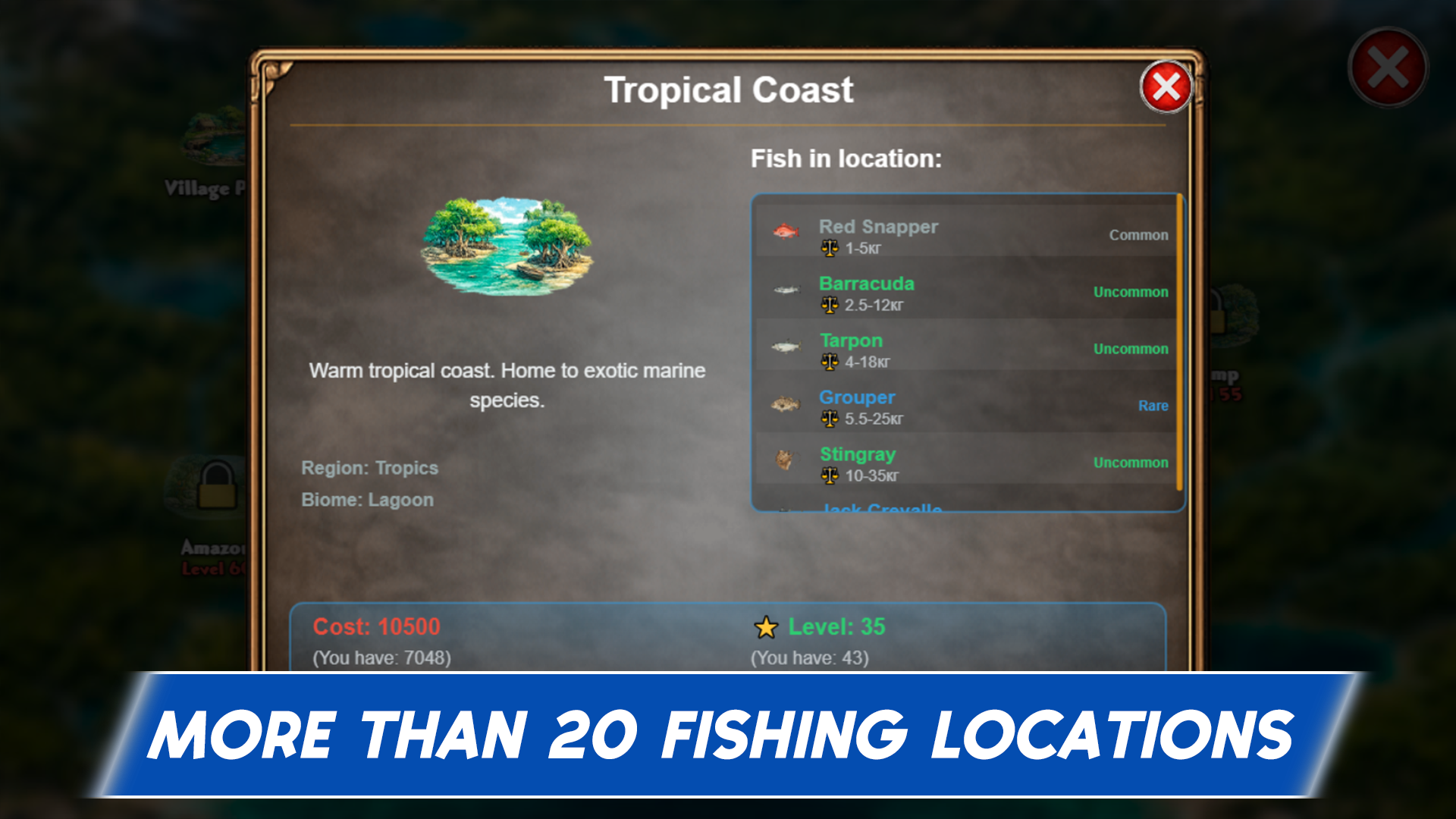The height and width of the screenshot is (819, 1456).
Task: Click the Cost: 10500 text
Action: (376, 627)
